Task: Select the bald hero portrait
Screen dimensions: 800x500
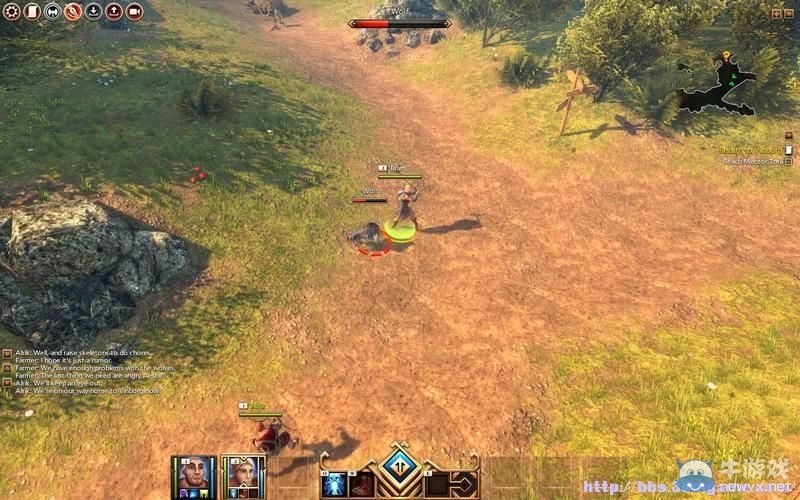Action: [194, 475]
